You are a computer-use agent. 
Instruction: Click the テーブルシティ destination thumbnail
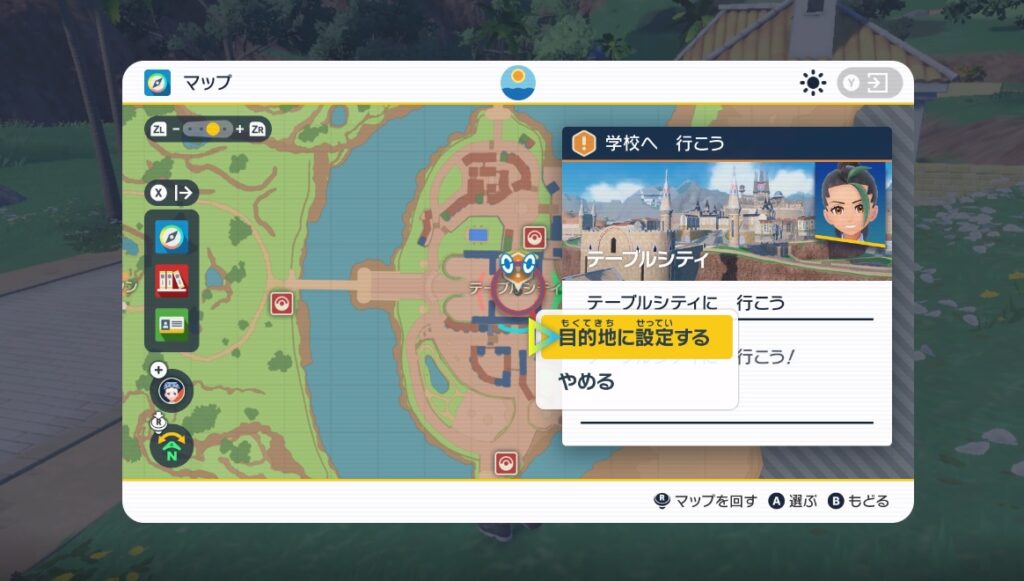point(689,220)
